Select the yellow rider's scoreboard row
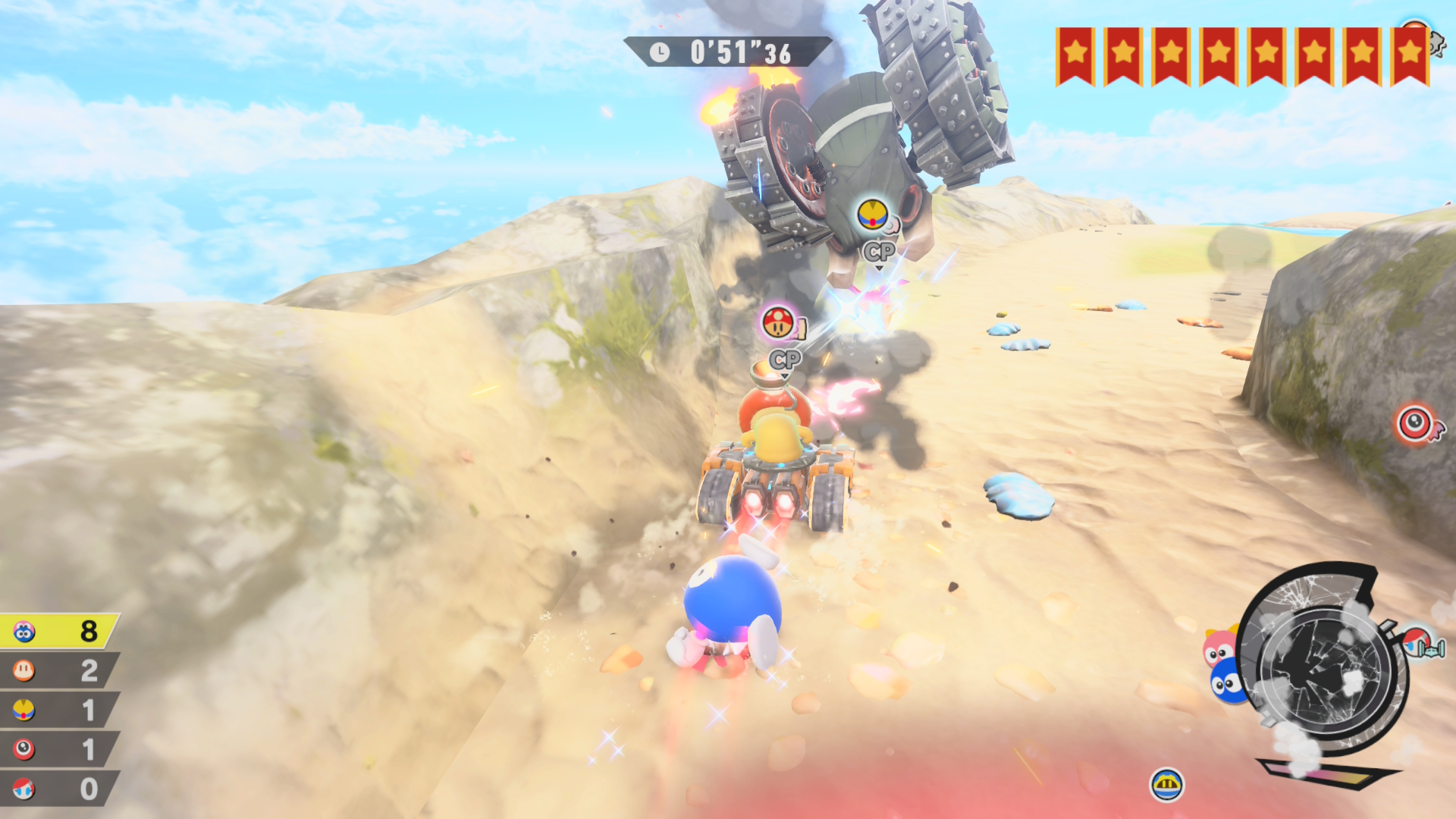Screen dimensions: 1456x819 click(59, 710)
